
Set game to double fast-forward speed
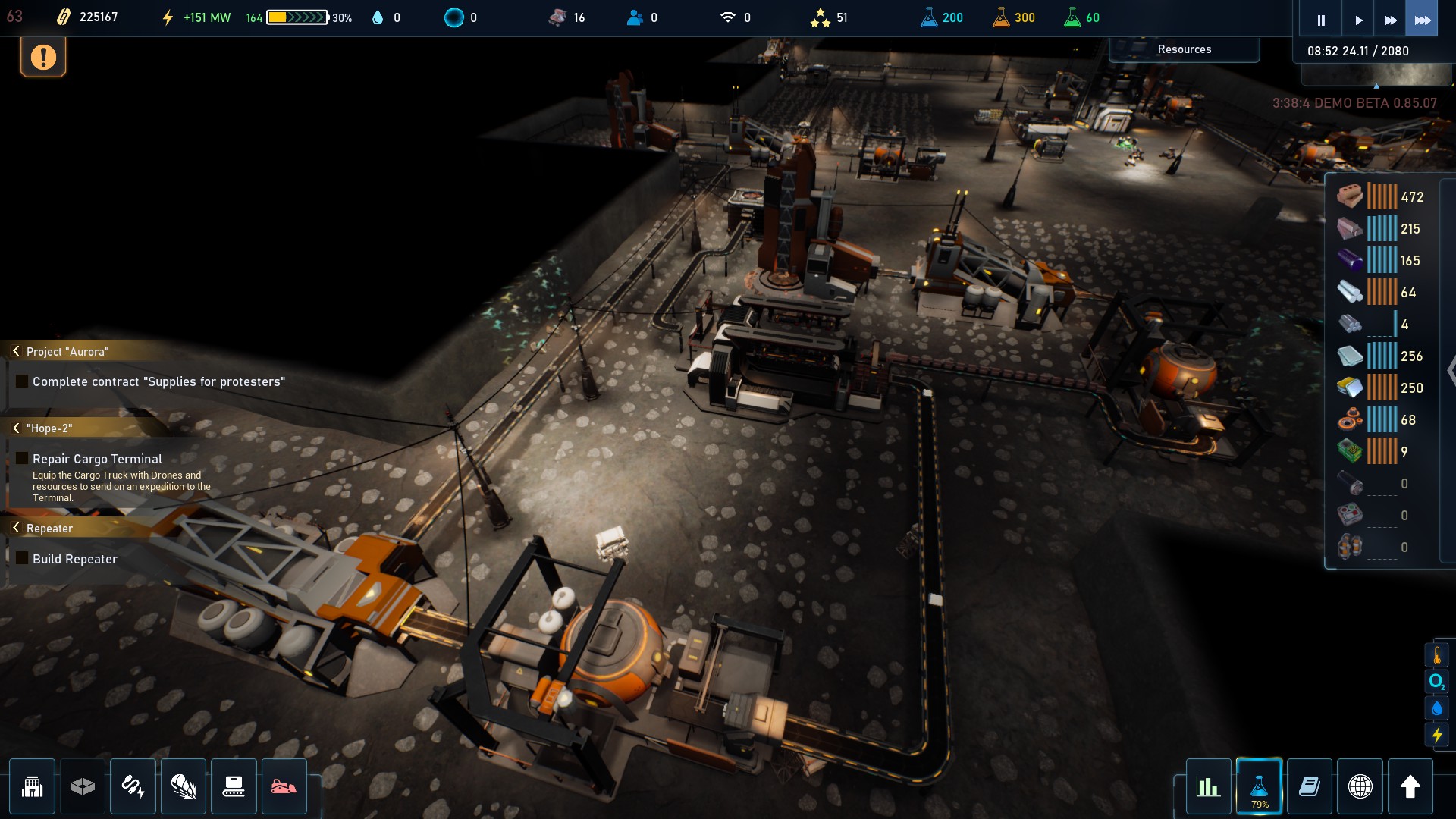pyautogui.click(x=1390, y=20)
